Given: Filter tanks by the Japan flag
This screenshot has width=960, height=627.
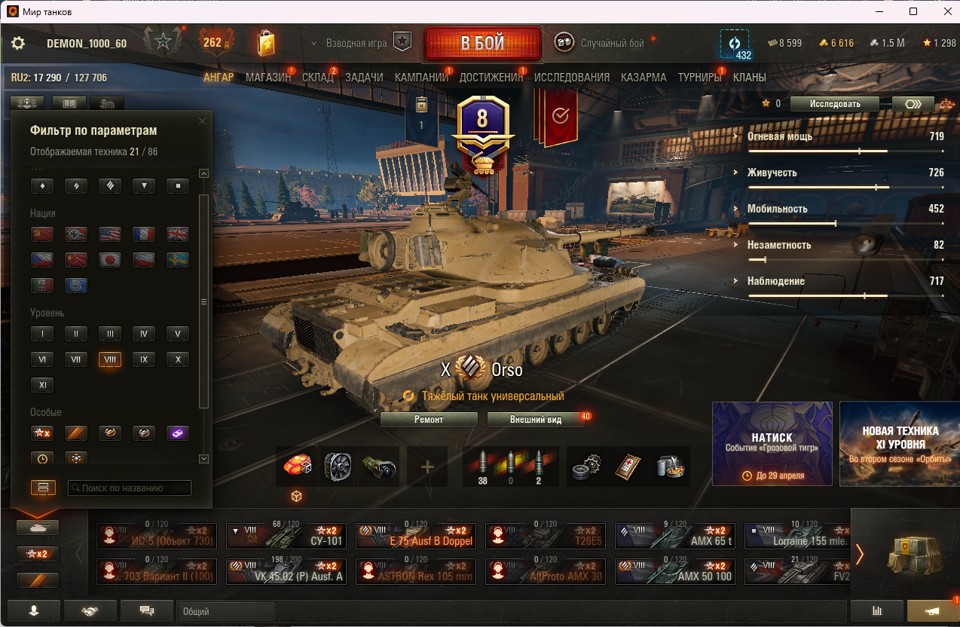Looking at the screenshot, I should click(110, 260).
